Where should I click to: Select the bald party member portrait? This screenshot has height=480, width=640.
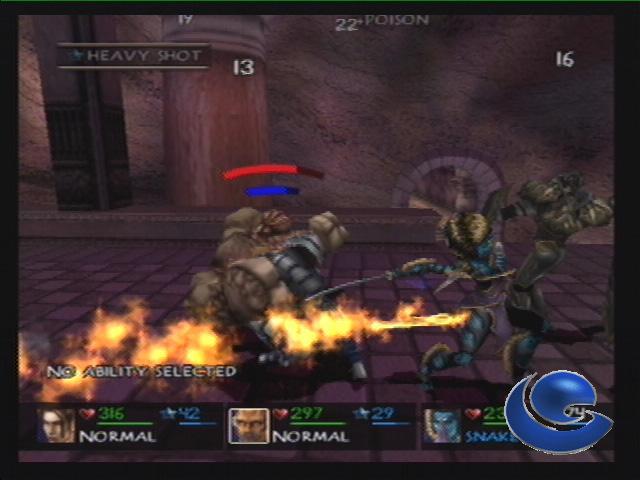[248, 425]
